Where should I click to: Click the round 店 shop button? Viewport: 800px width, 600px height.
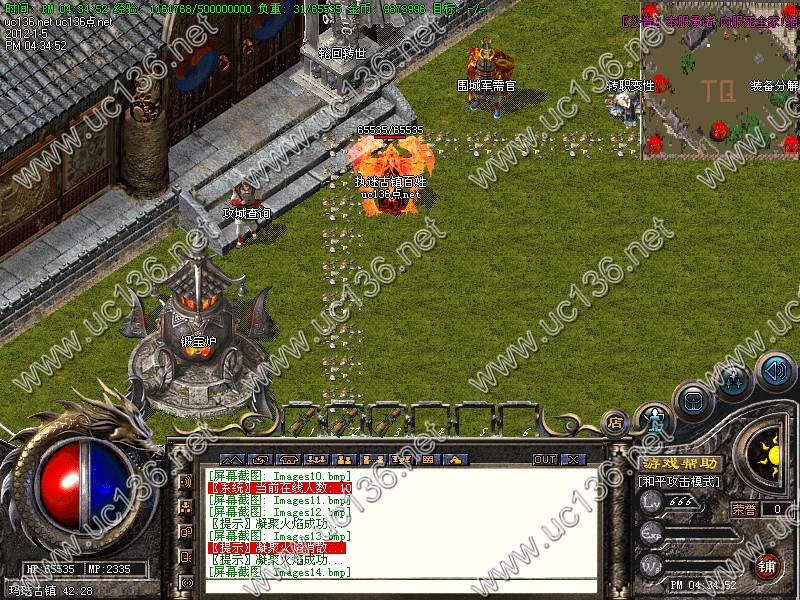click(615, 423)
